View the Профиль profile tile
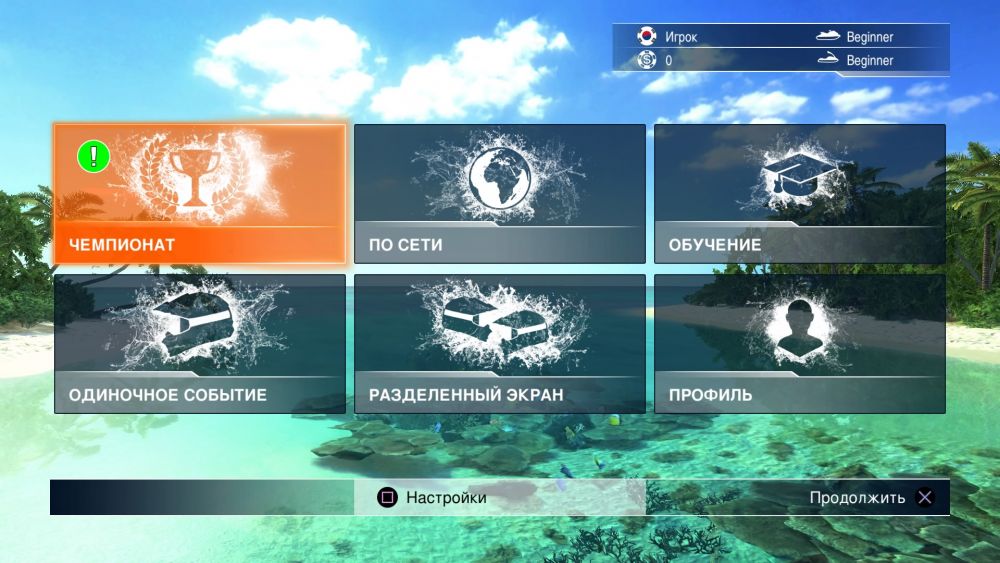The width and height of the screenshot is (1000, 563). point(800,344)
